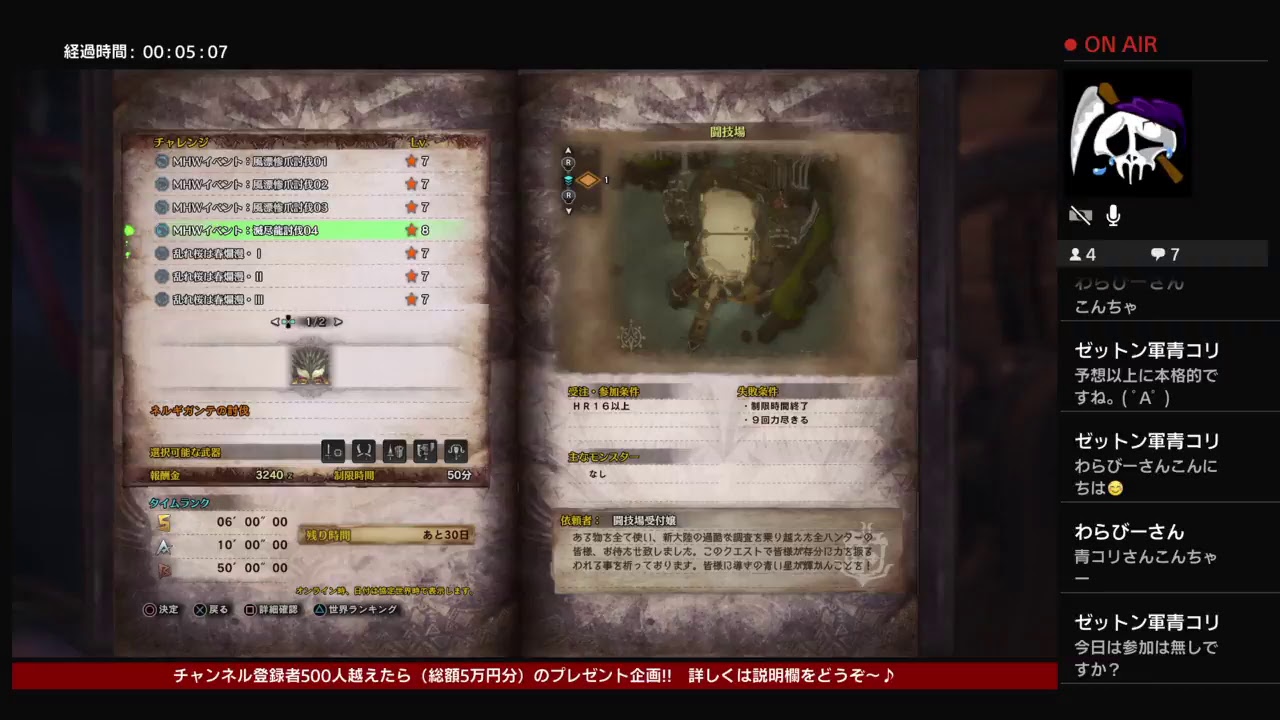The width and height of the screenshot is (1280, 720).
Task: Select the leftmost weapon icon in 選択可能な武器
Action: pos(332,451)
